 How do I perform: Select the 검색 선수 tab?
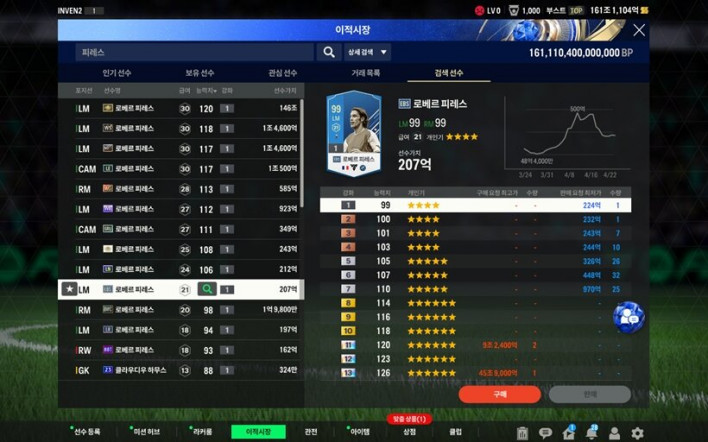click(448, 73)
